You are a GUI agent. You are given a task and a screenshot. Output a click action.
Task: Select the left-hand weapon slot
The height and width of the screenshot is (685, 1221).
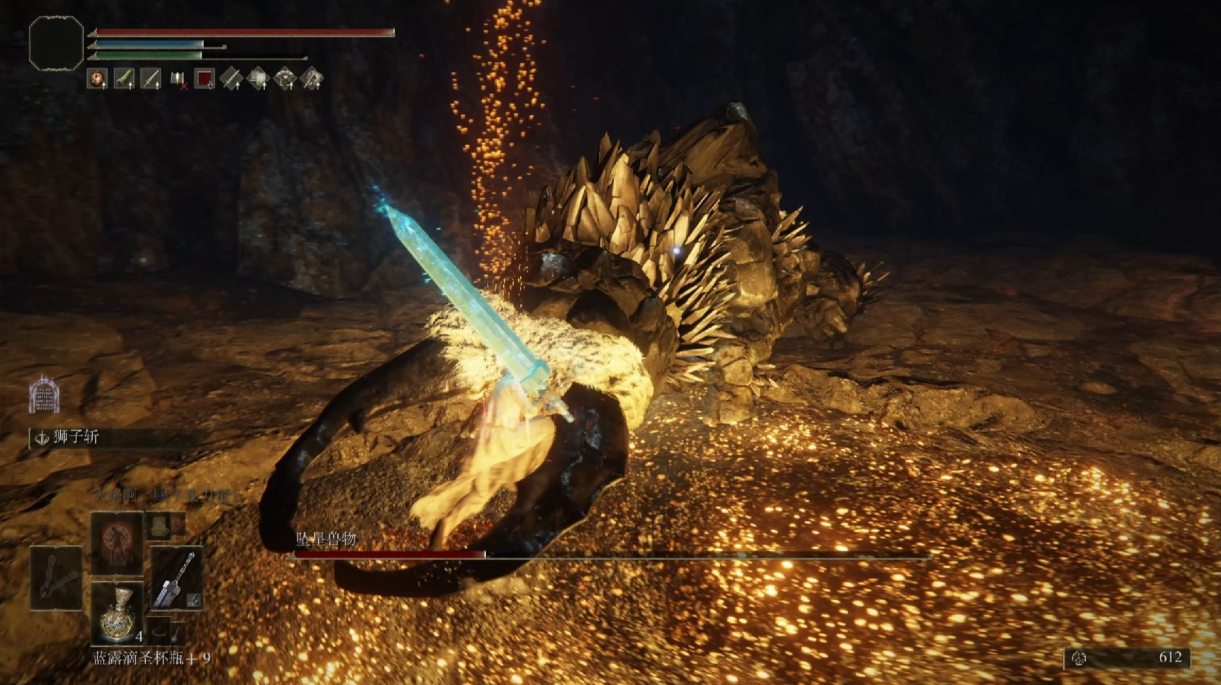56,577
